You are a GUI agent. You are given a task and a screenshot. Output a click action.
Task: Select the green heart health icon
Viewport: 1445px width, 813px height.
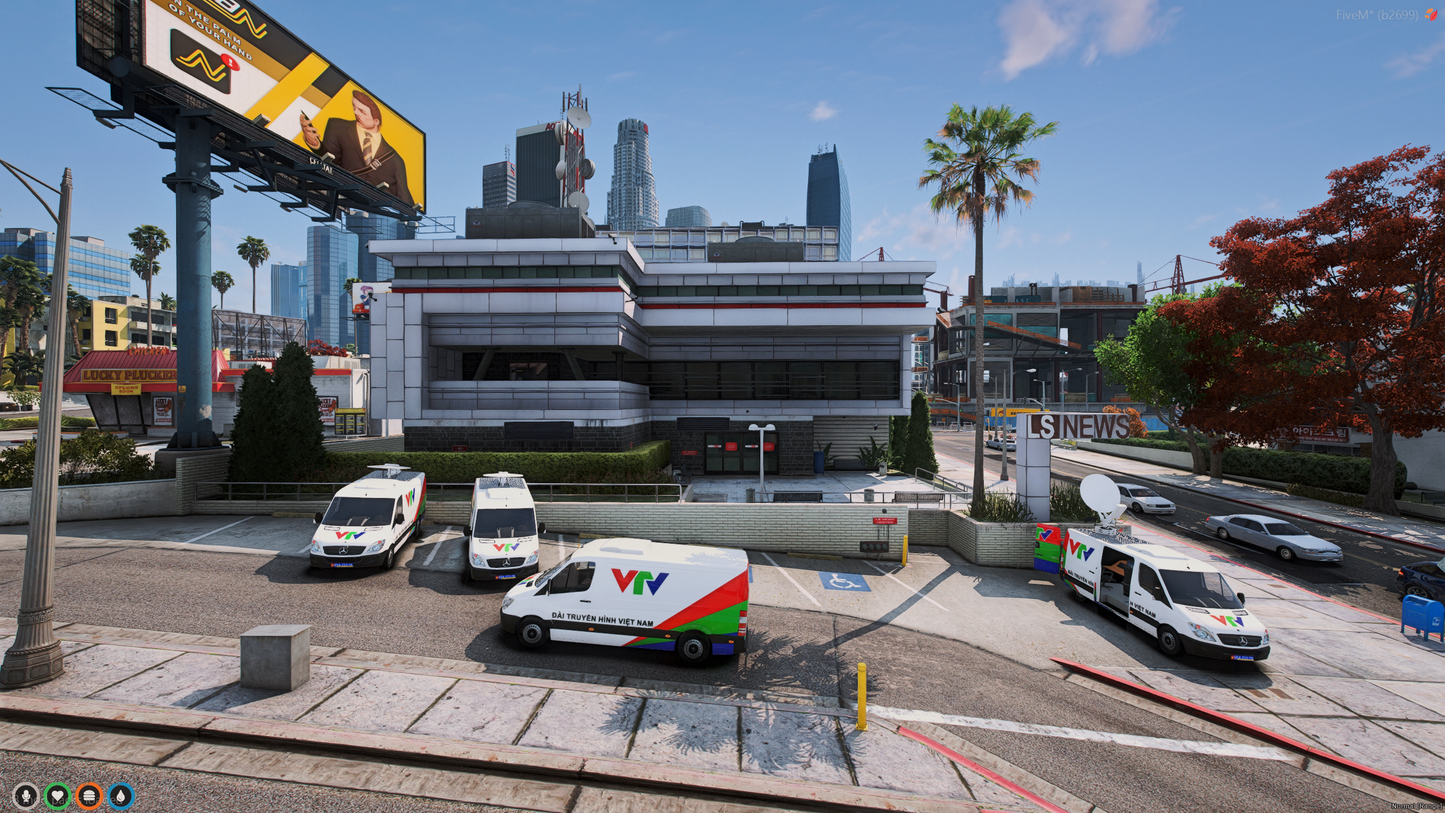(57, 796)
